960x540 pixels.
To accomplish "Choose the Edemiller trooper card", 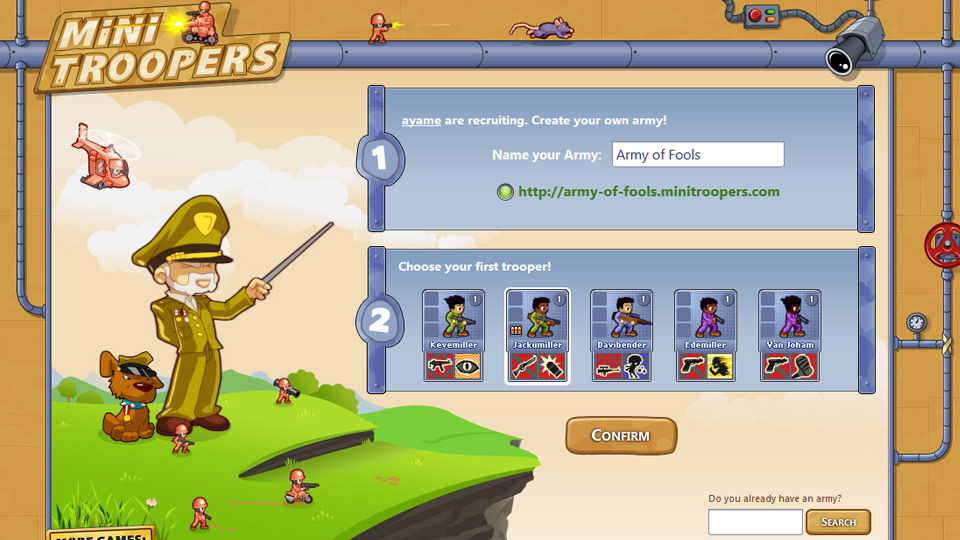I will coord(706,336).
